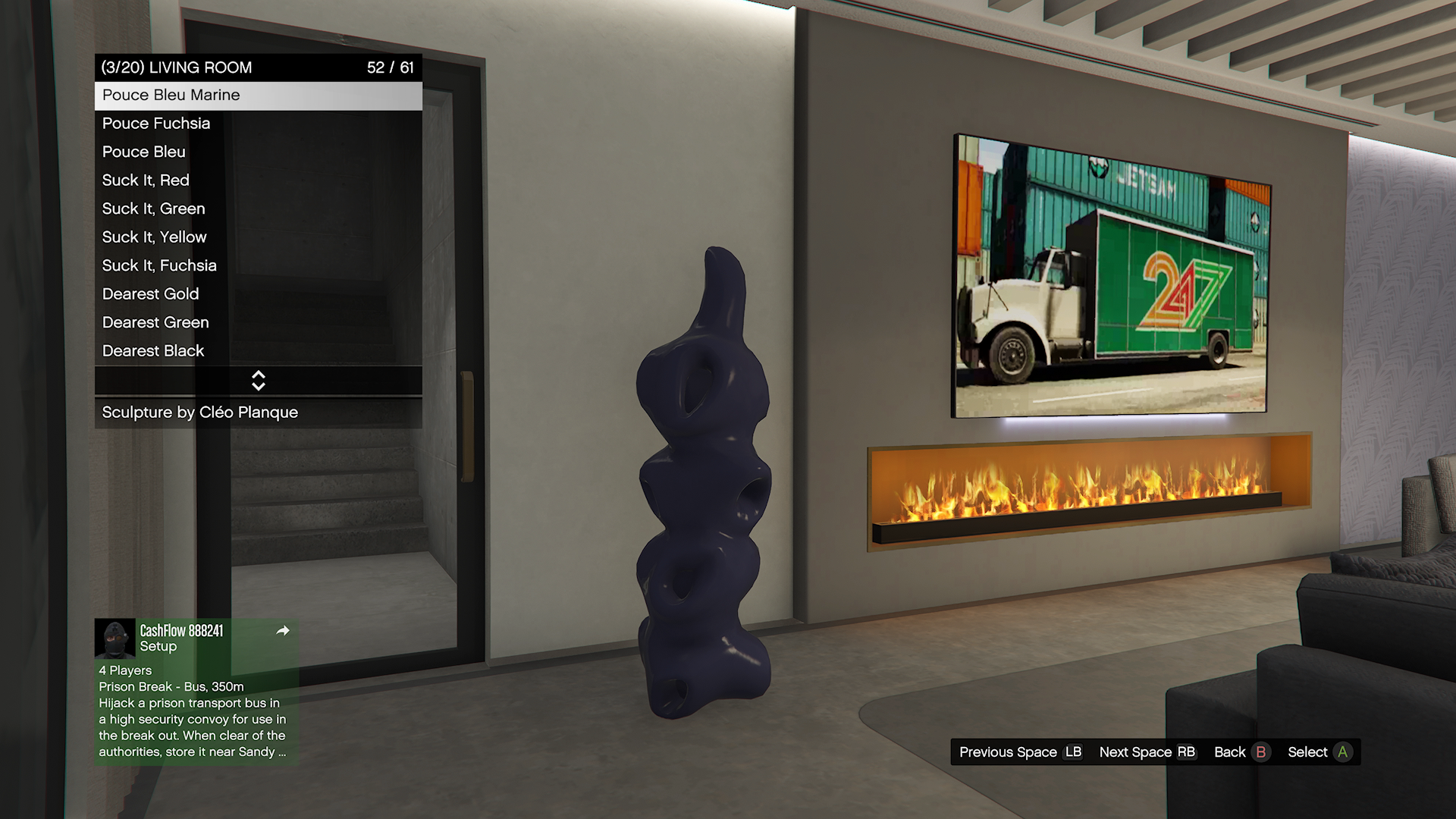Screen dimensions: 1456x819
Task: Select Suck It, Red sculpture
Action: click(x=258, y=180)
